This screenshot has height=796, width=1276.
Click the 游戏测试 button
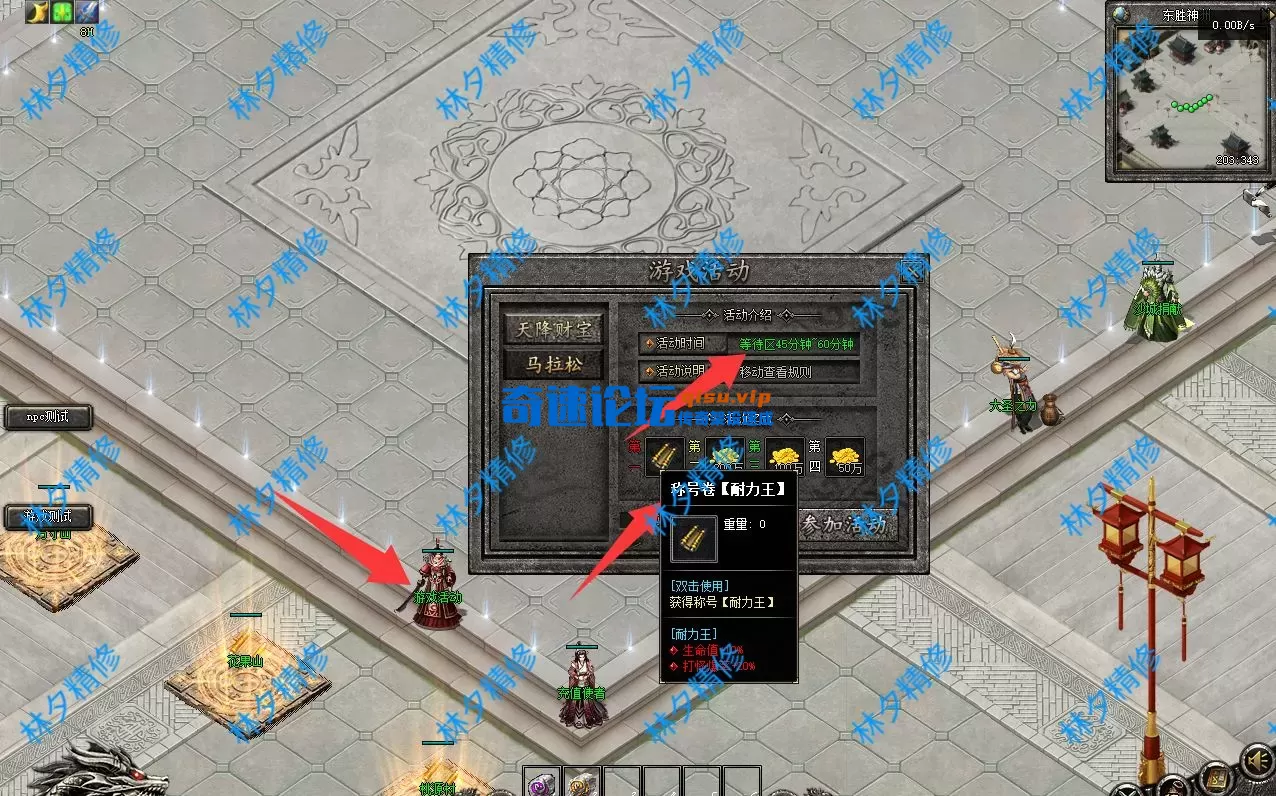tap(48, 517)
